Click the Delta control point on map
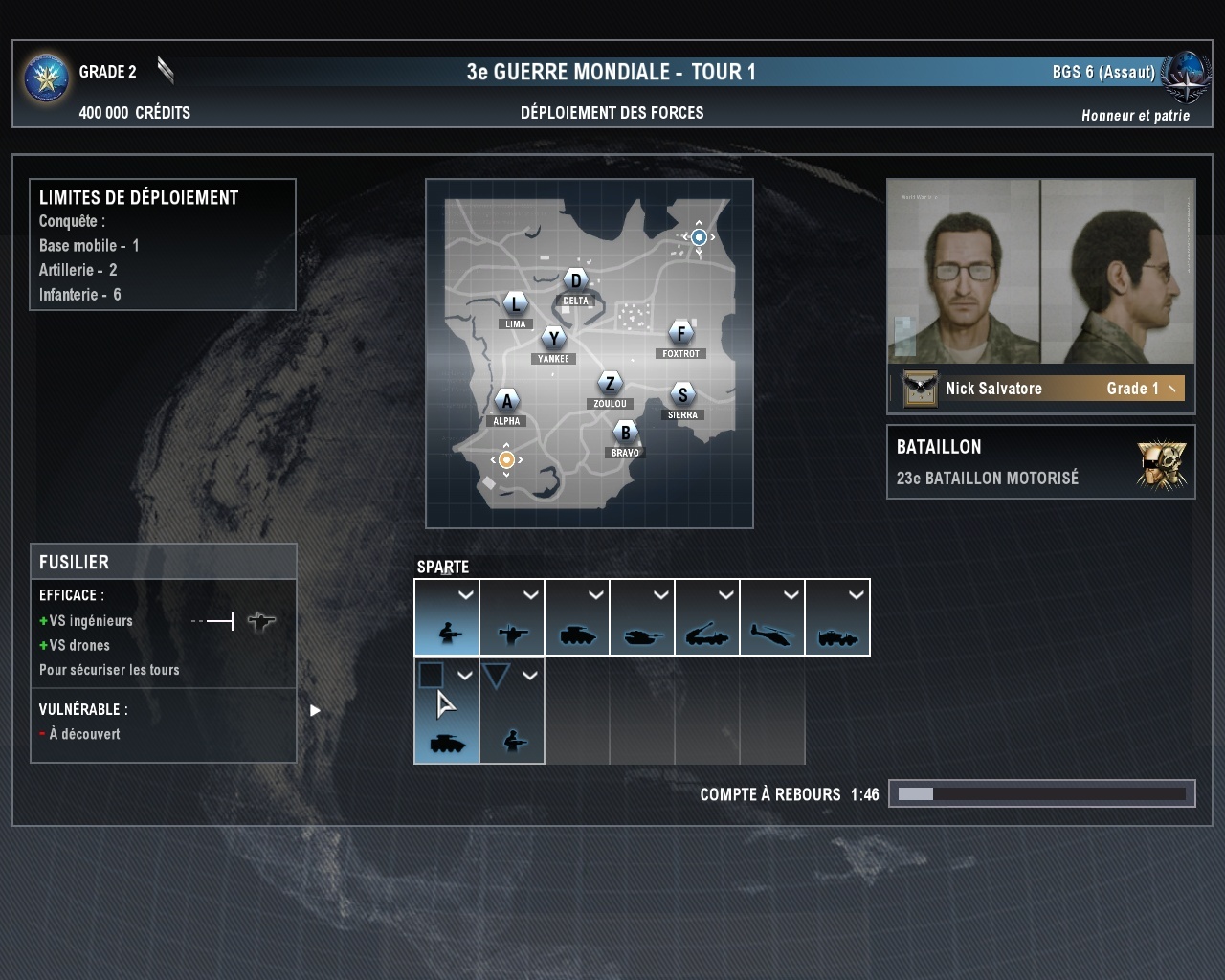The image size is (1225, 980). (575, 281)
